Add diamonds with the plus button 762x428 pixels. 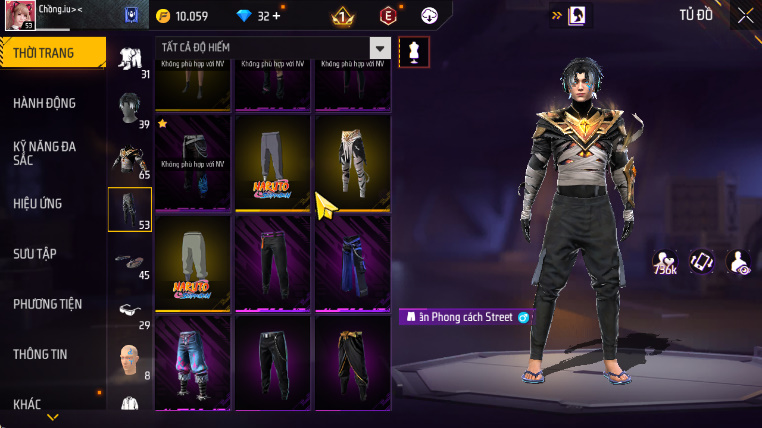(277, 16)
